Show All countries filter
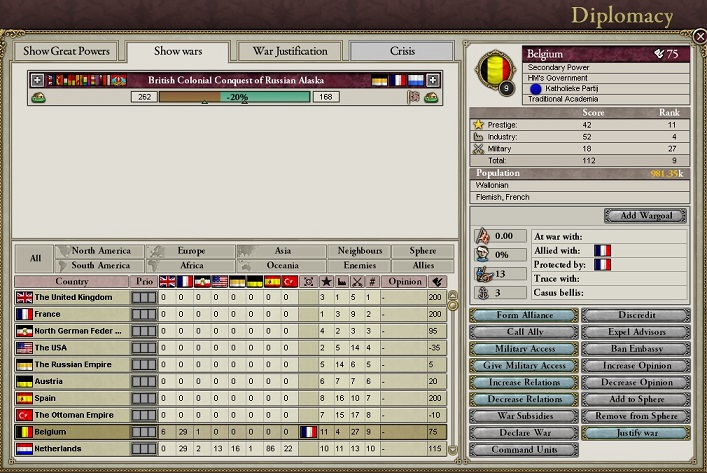The image size is (707, 473). (35, 258)
